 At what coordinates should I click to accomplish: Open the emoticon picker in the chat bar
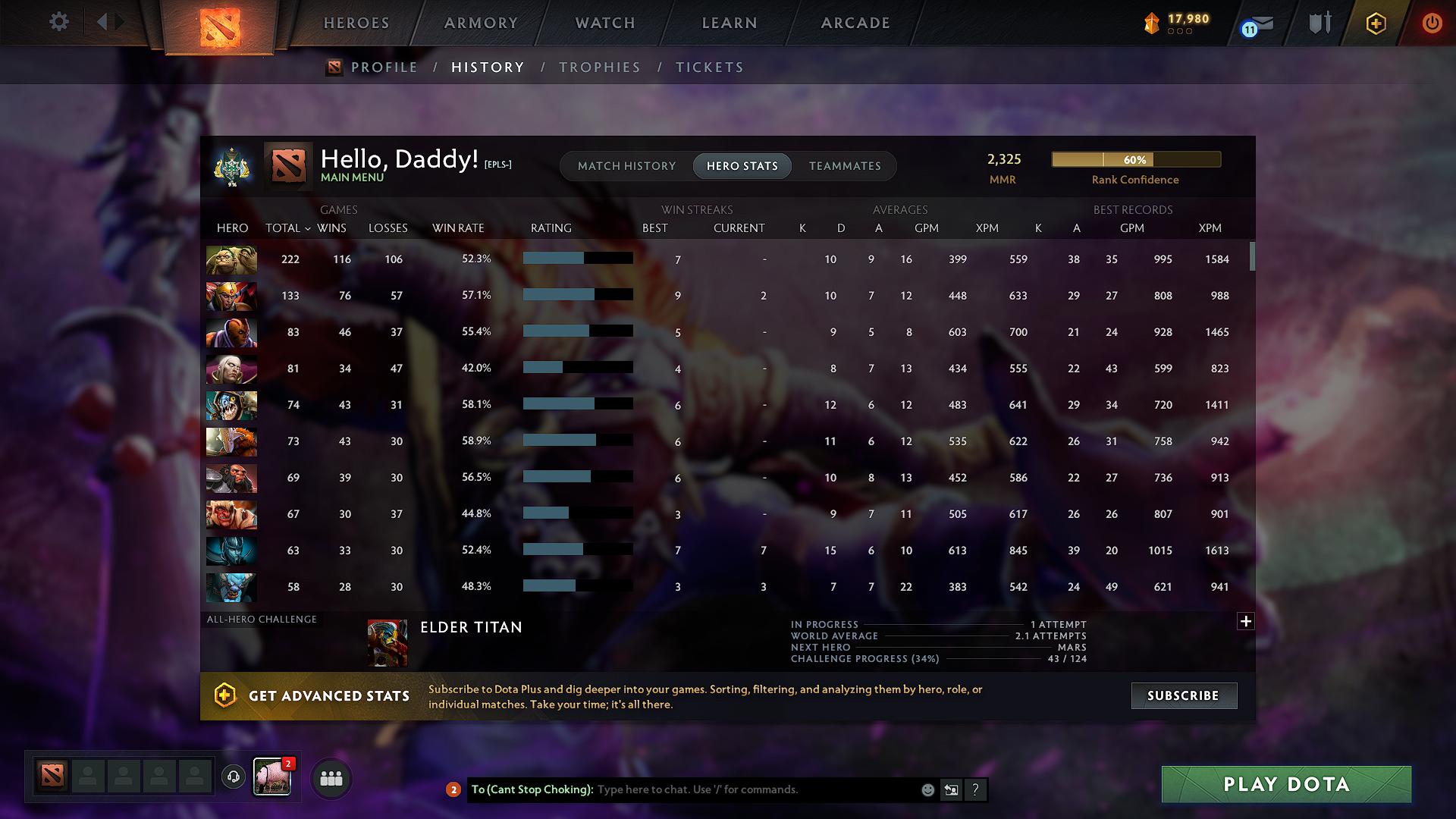[927, 789]
